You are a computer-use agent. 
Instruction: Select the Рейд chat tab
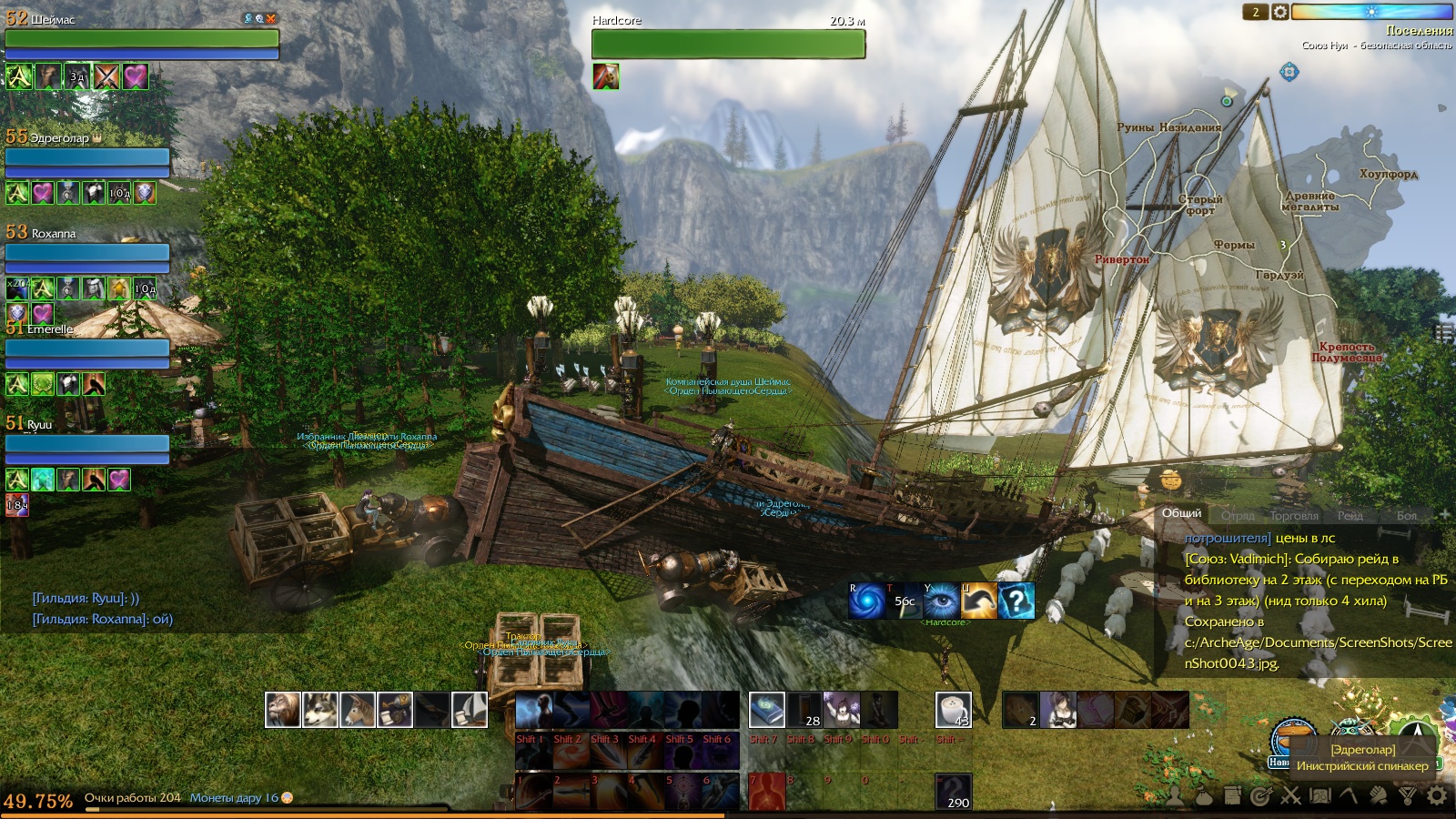(x=1350, y=515)
